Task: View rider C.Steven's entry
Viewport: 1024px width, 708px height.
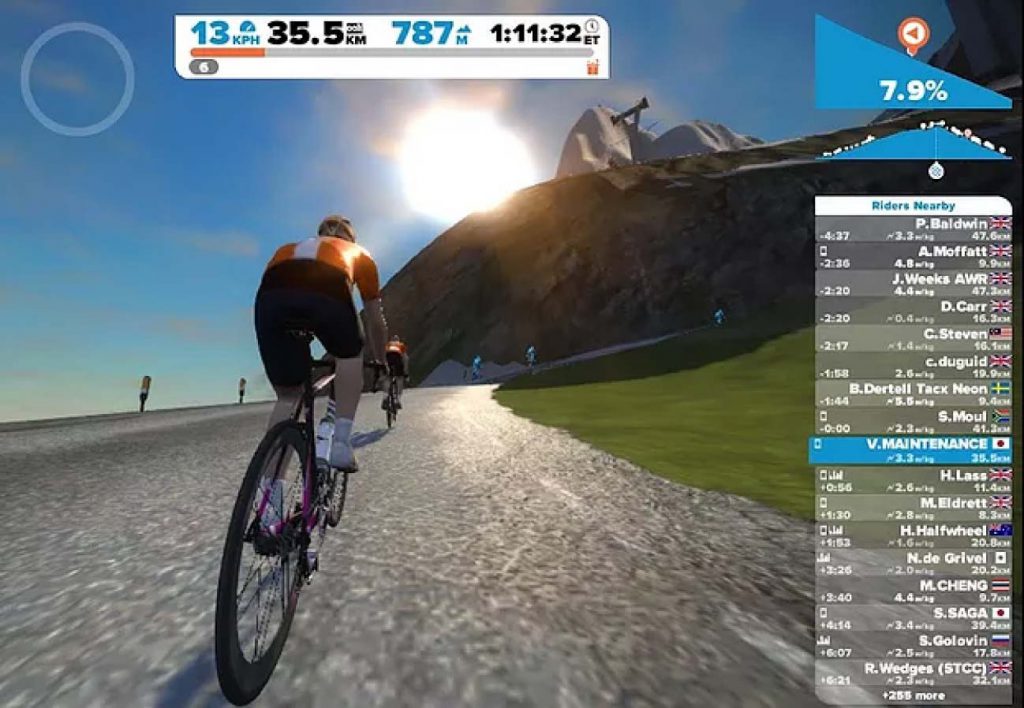Action: (x=914, y=338)
